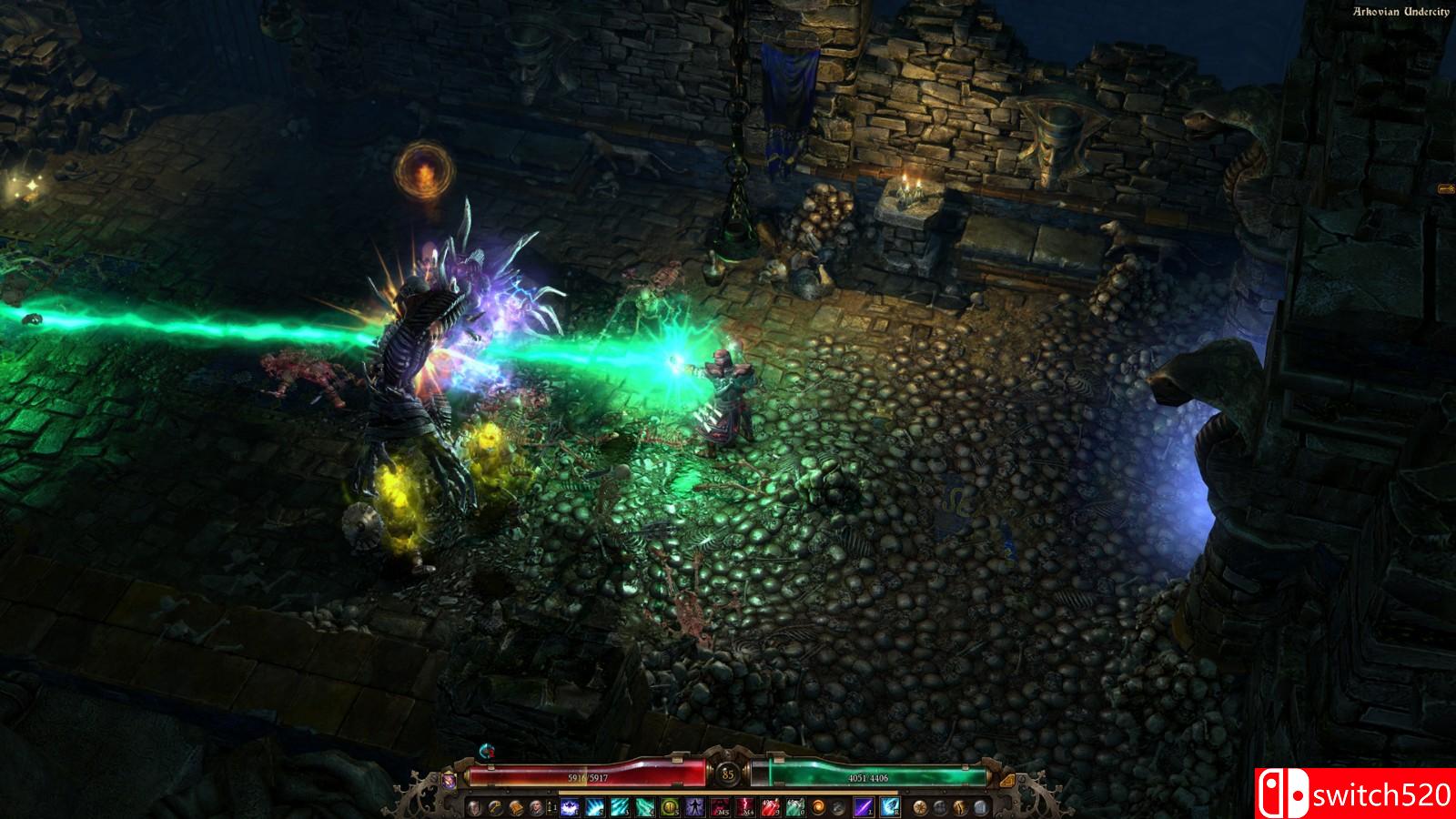Viewport: 1456px width, 819px height.
Task: Select the purple specter skill on the skill bar
Action: tap(693, 807)
